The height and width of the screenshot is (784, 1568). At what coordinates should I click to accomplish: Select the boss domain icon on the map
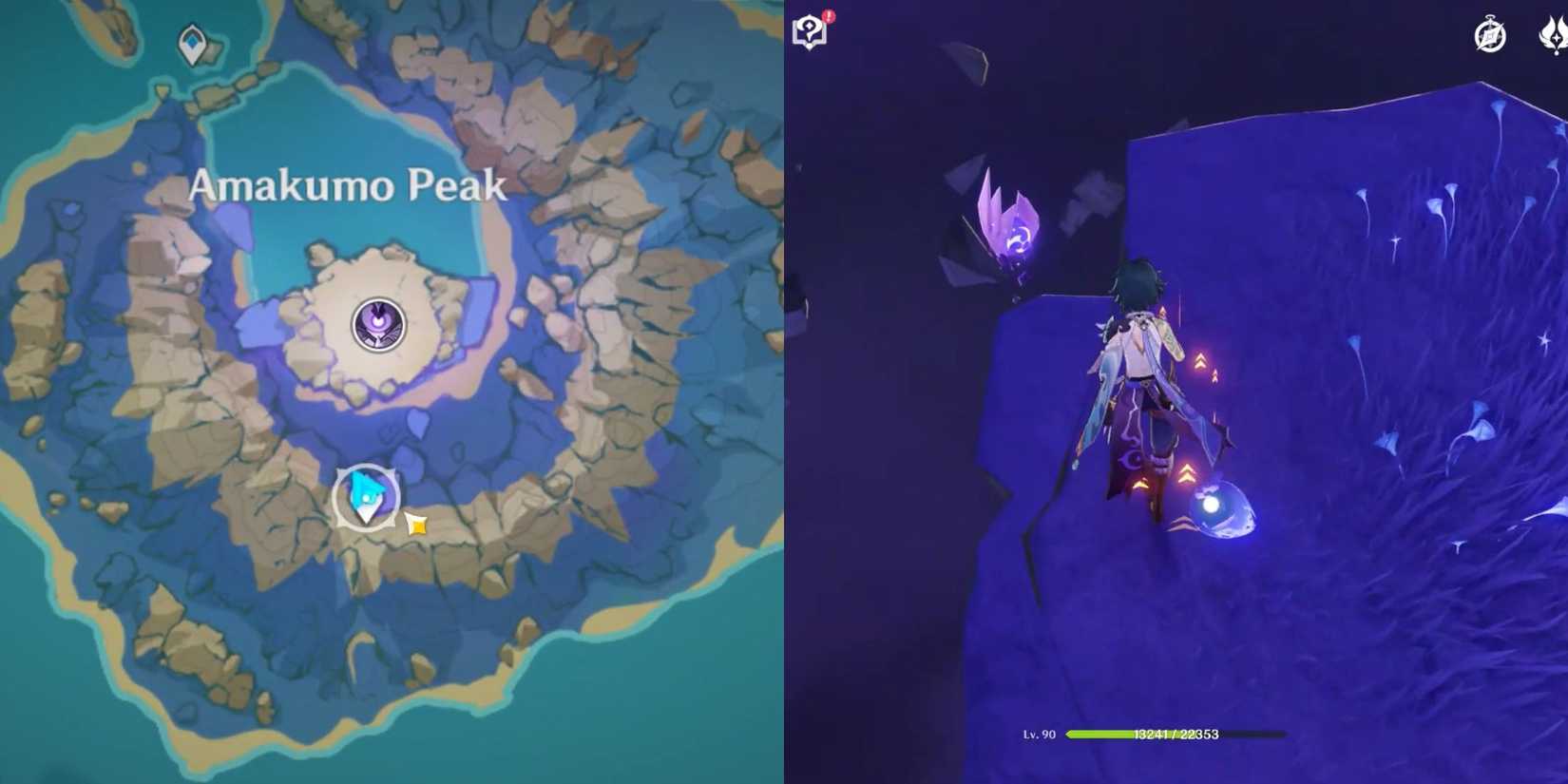[378, 325]
